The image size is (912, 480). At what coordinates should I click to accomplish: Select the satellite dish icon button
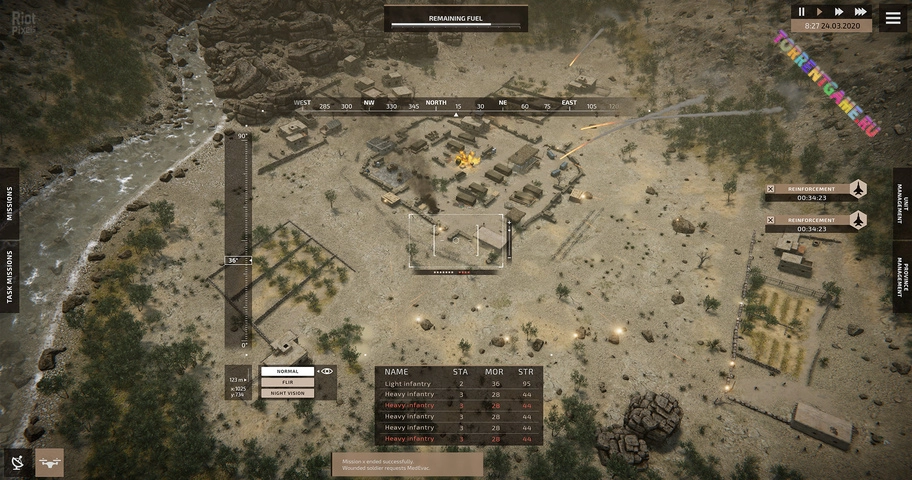17,462
